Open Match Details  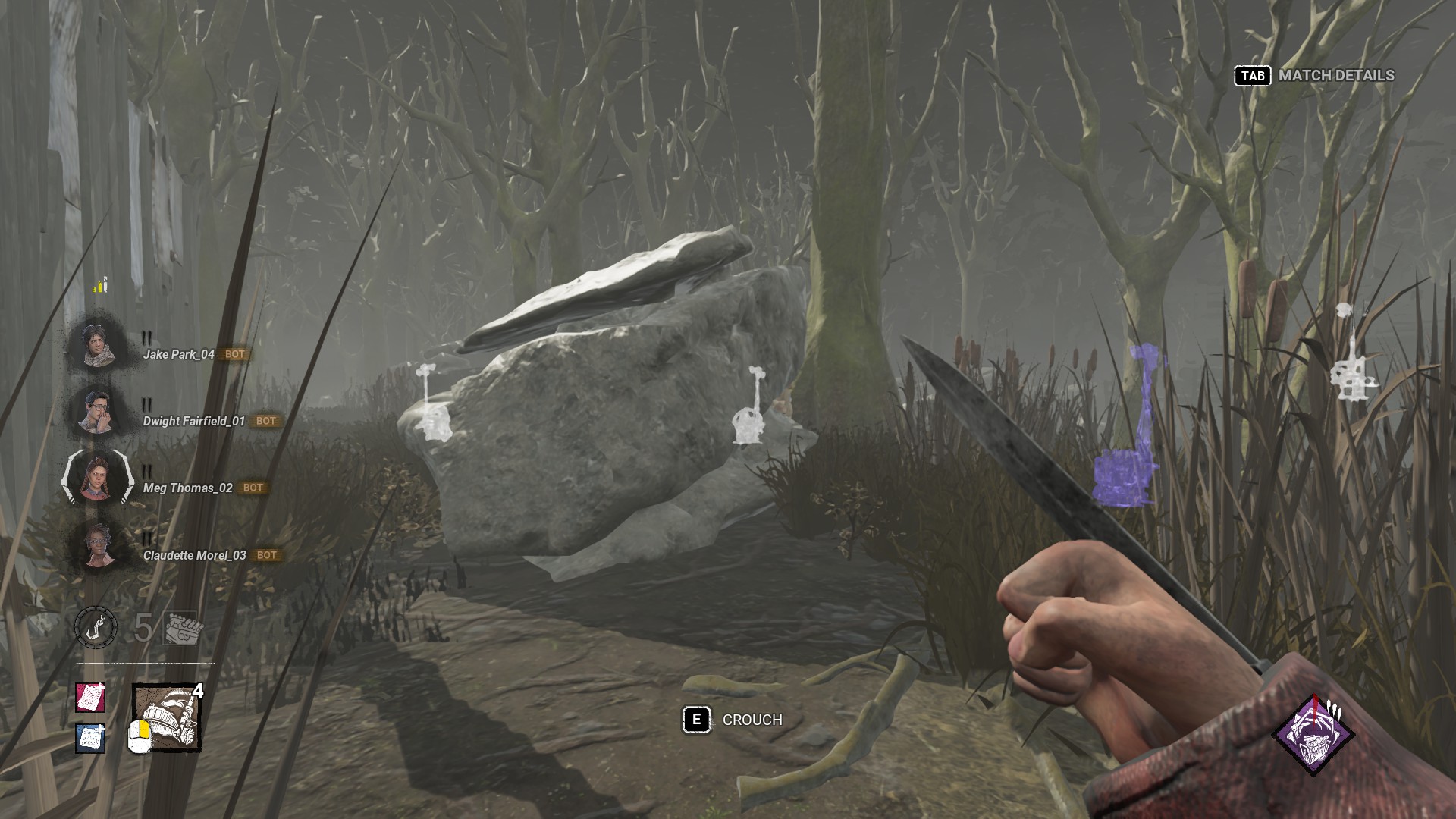(1314, 76)
